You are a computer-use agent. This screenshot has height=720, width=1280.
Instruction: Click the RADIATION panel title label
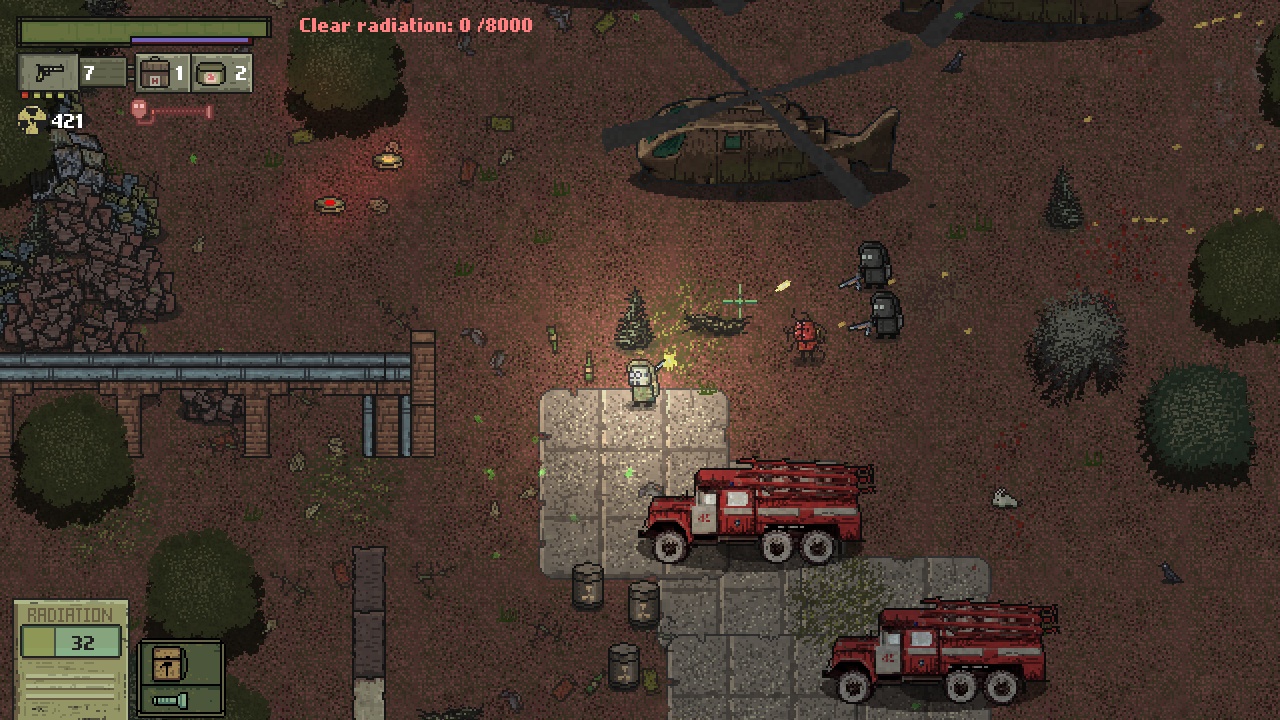click(70, 614)
